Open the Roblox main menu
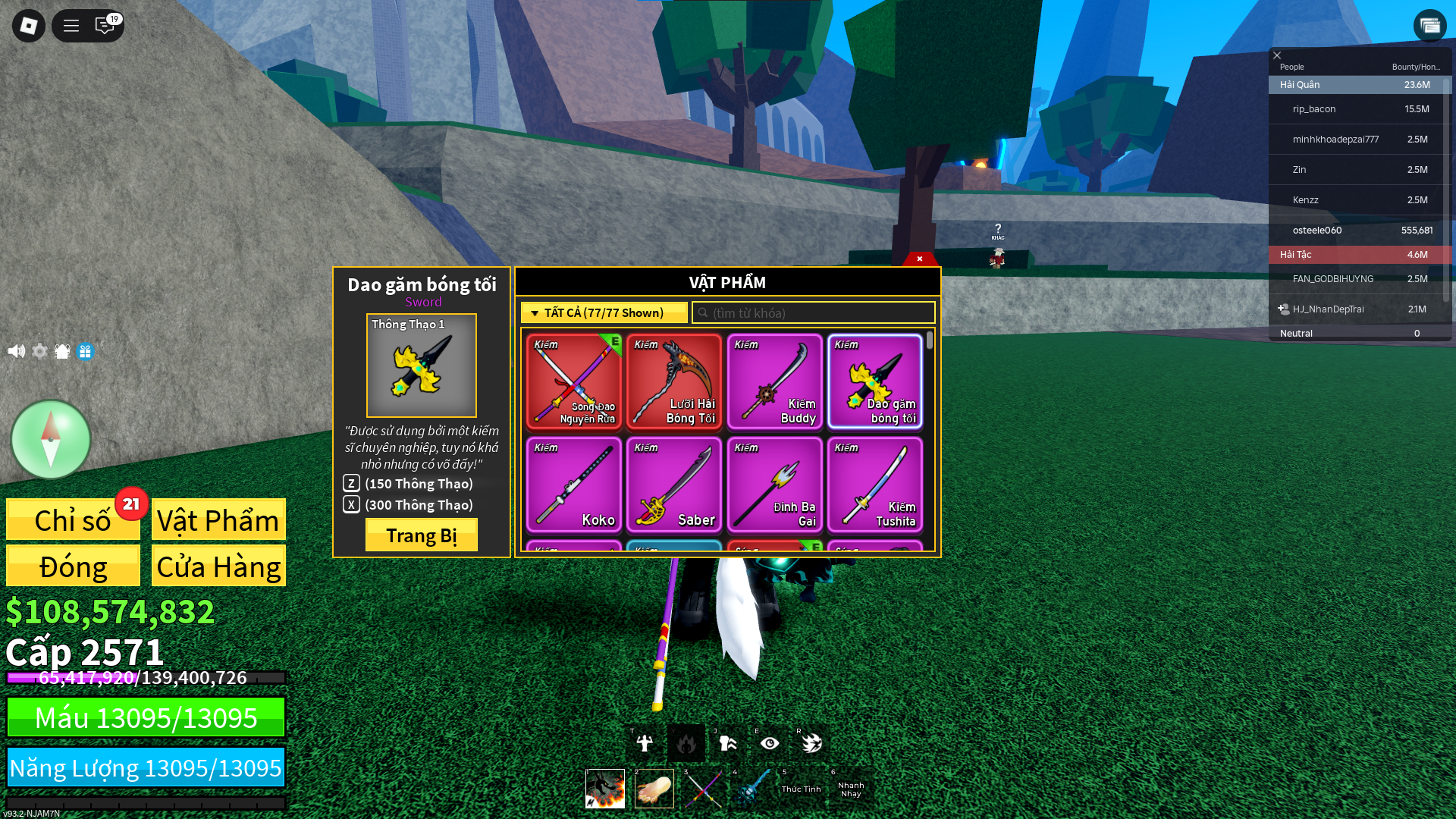This screenshot has height=819, width=1456. coord(29,26)
